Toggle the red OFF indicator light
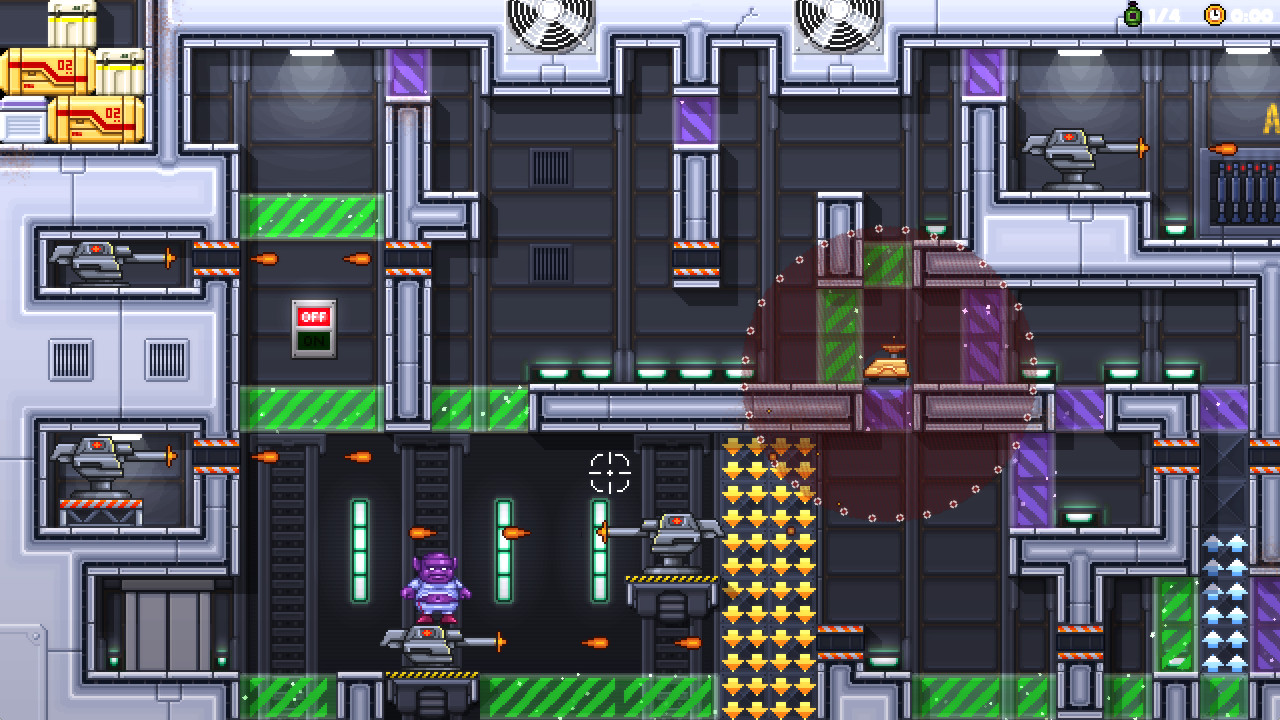The width and height of the screenshot is (1280, 720). [313, 316]
